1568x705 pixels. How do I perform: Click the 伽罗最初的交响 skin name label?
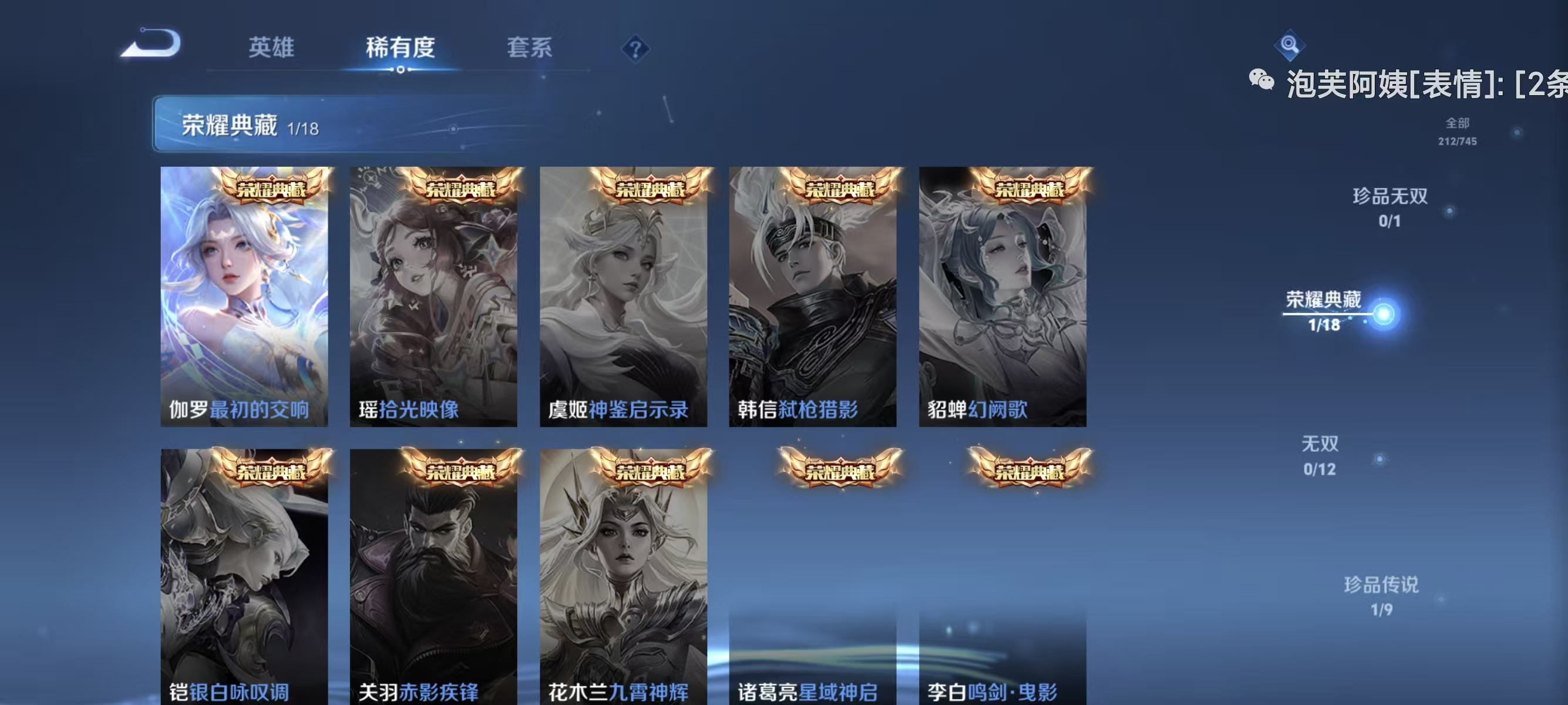click(x=240, y=411)
